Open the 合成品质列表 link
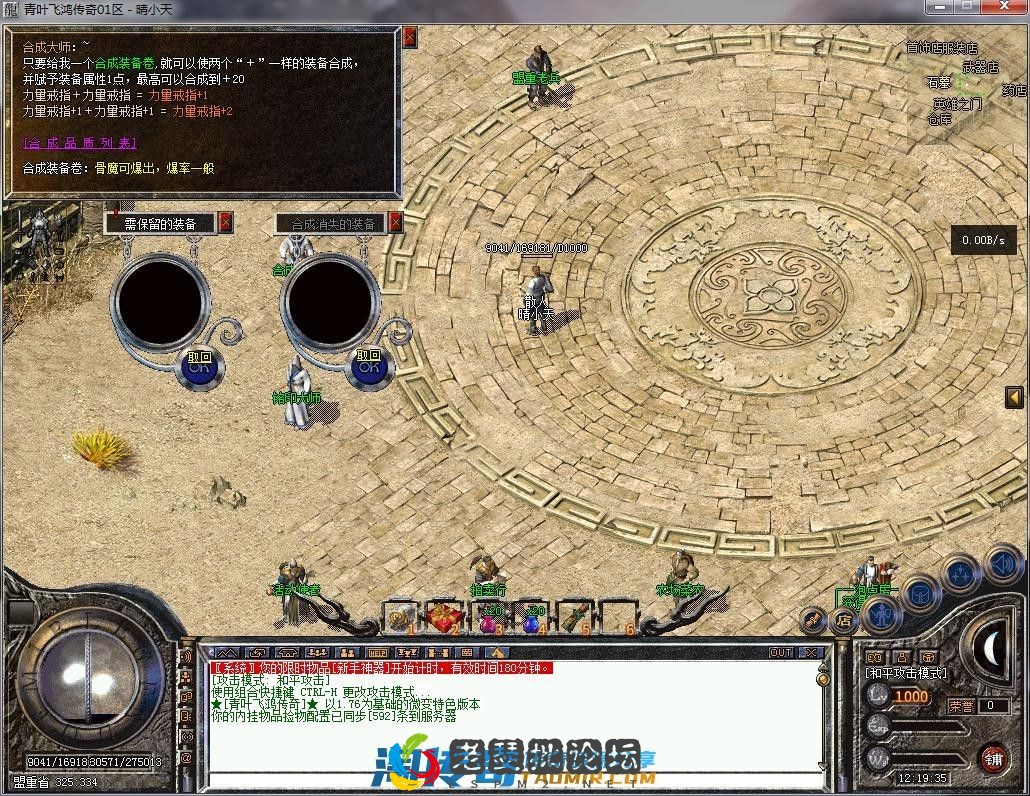This screenshot has width=1030, height=796. 79,143
